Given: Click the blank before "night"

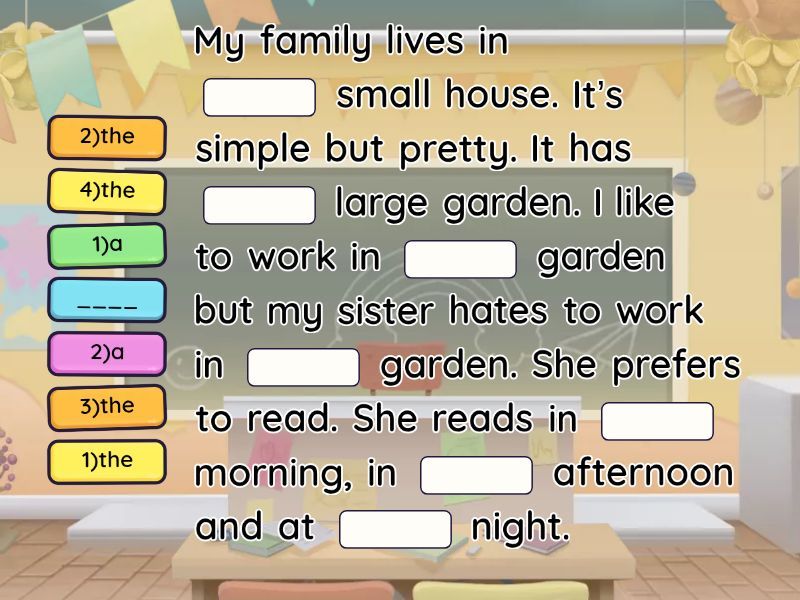Looking at the screenshot, I should (395, 529).
